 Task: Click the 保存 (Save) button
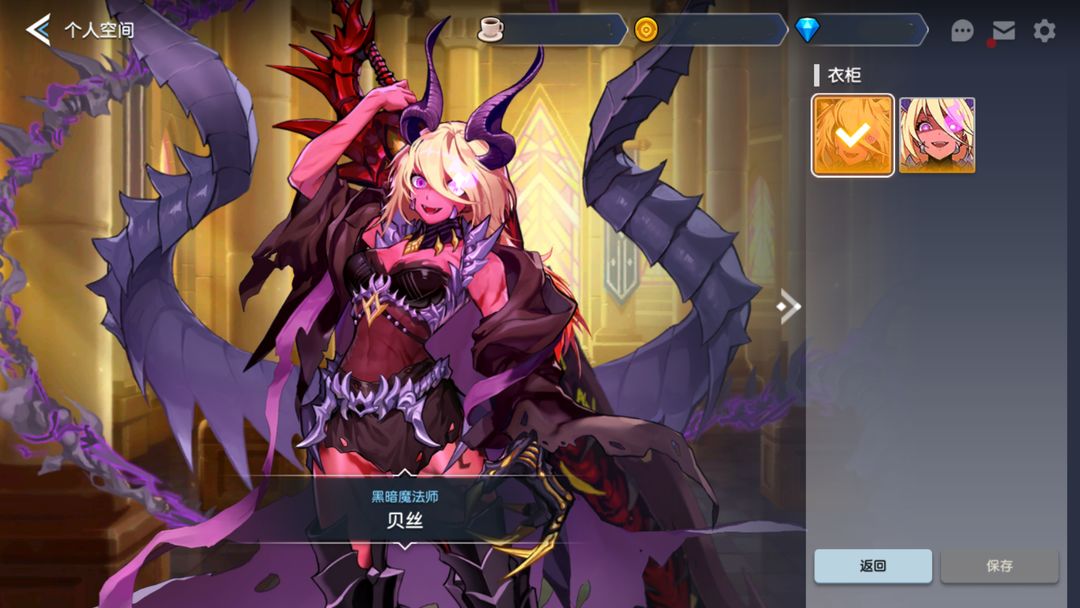(999, 566)
